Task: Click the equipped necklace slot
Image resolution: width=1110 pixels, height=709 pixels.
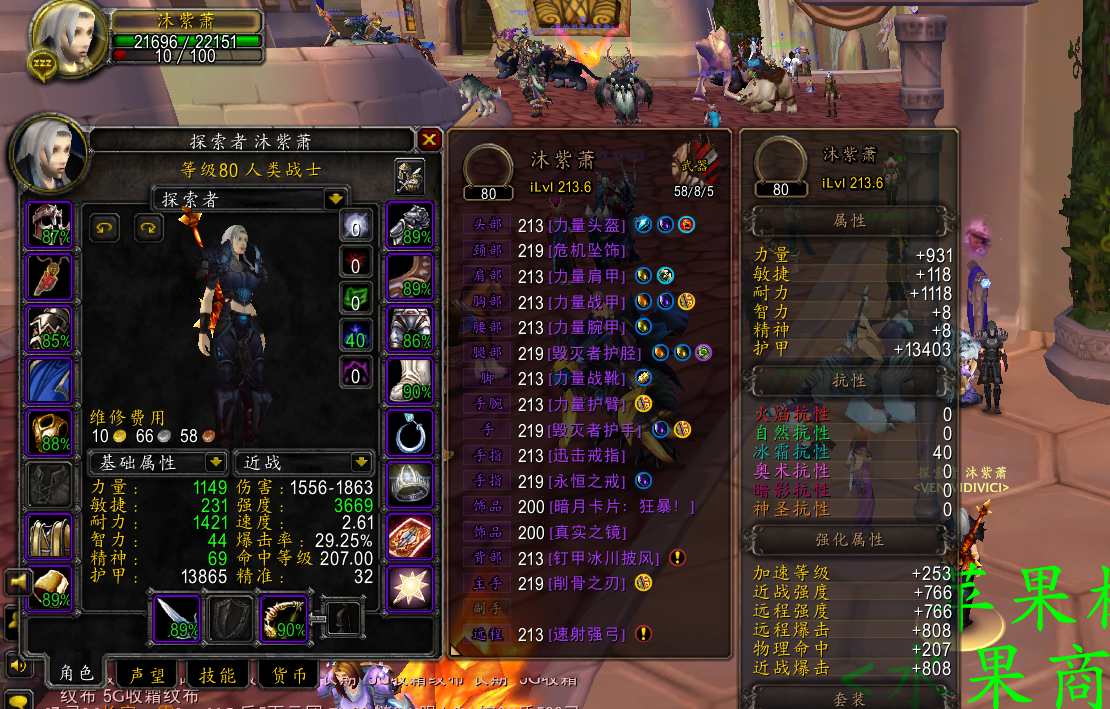Action: (x=49, y=277)
